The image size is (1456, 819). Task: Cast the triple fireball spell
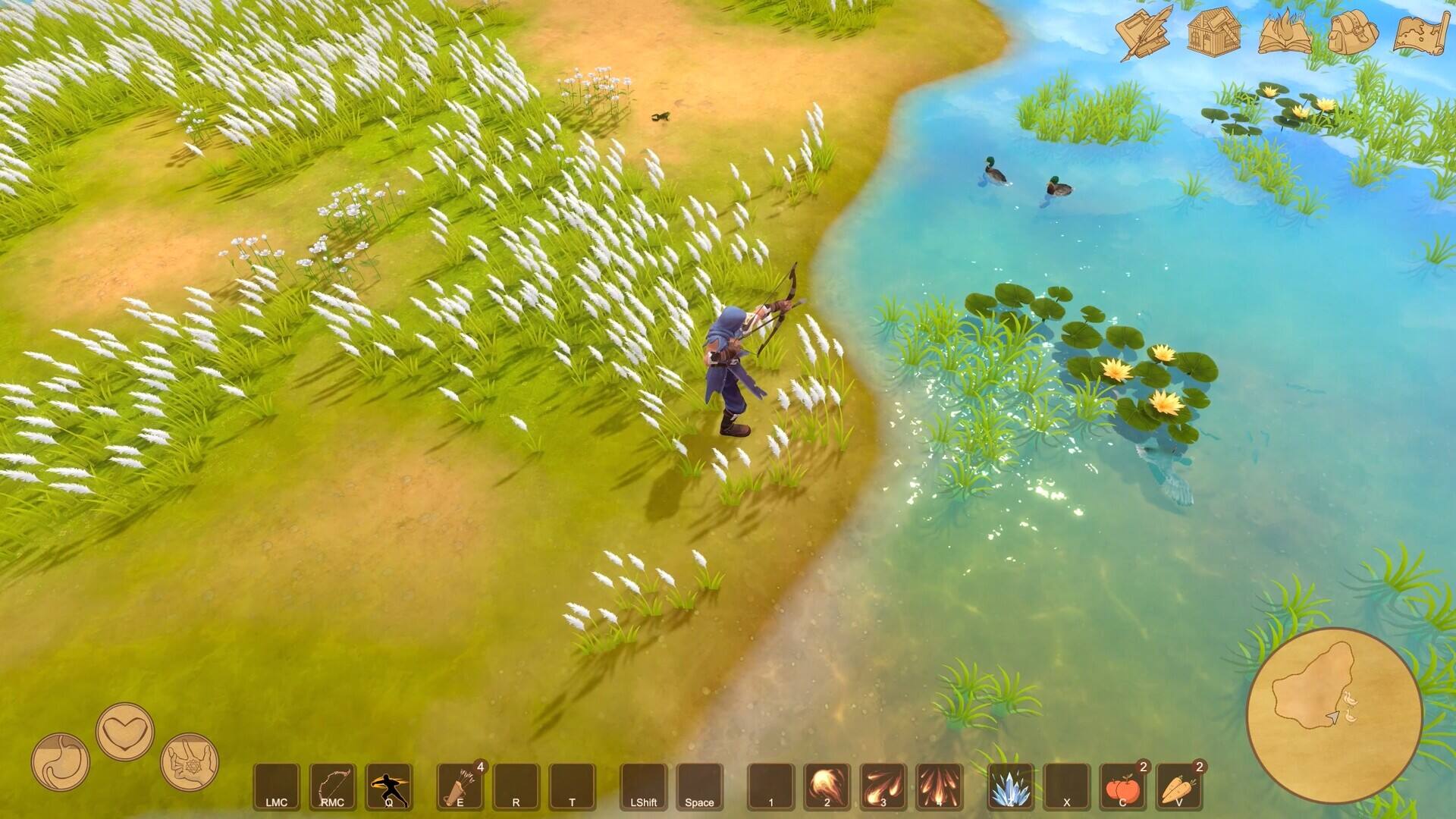click(x=883, y=786)
